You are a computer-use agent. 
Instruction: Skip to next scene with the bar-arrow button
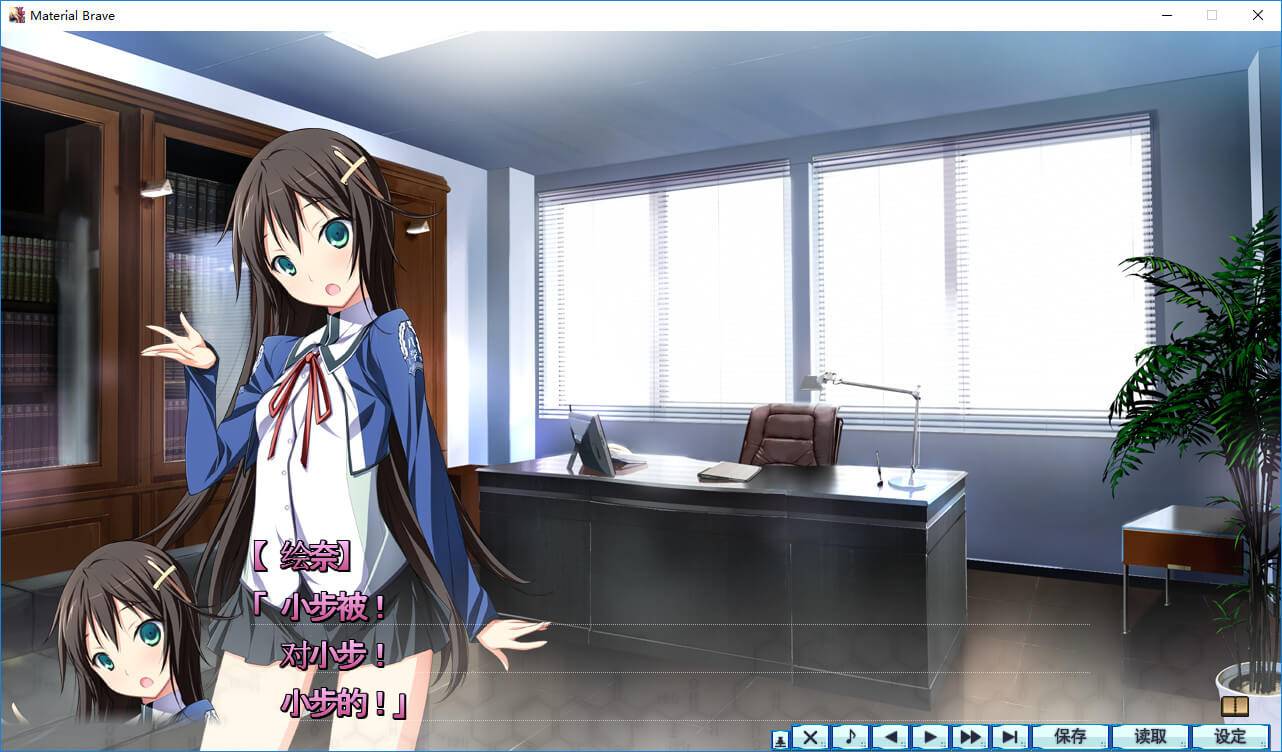click(x=1010, y=737)
